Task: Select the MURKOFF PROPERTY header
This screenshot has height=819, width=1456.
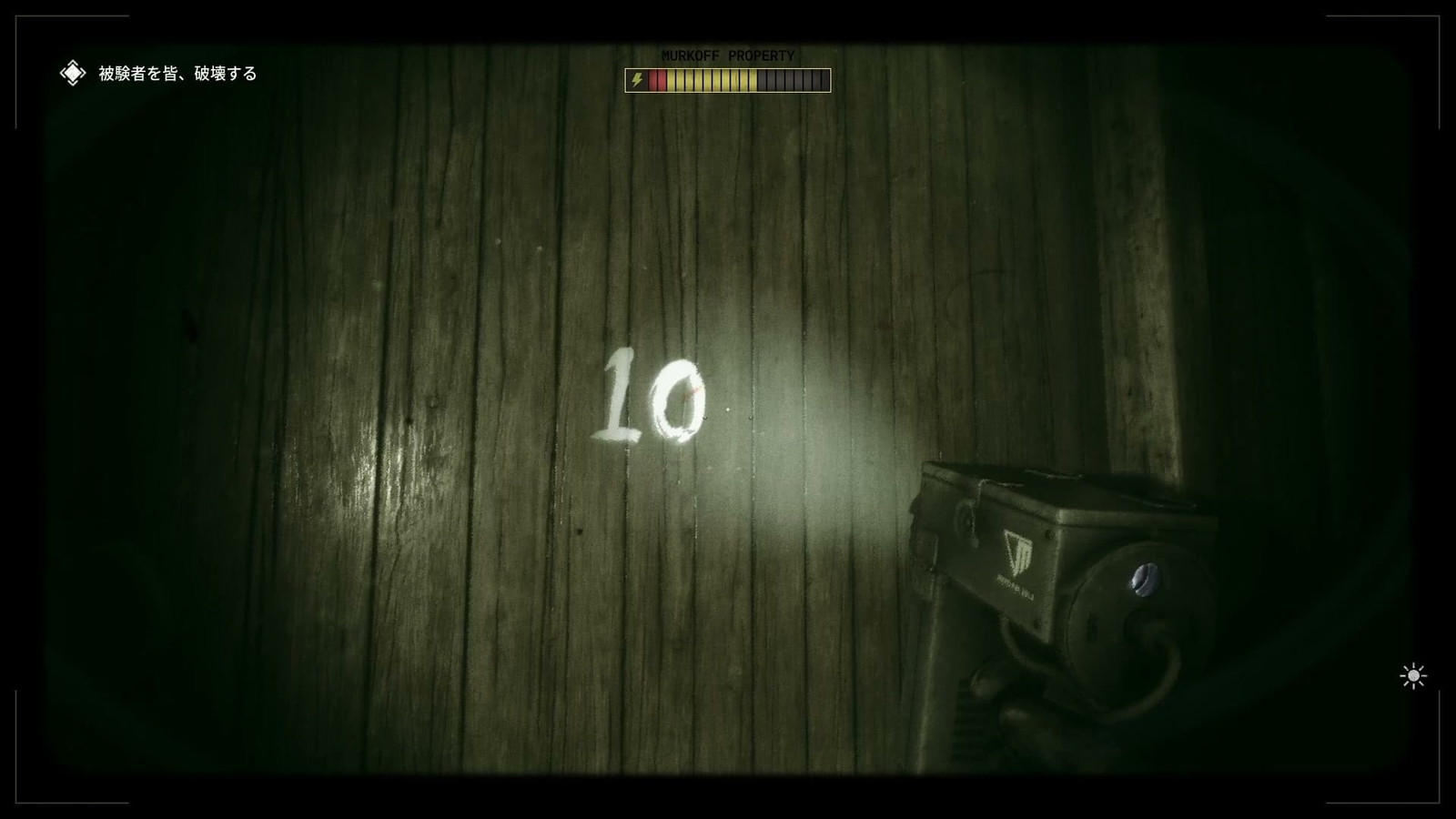Action: click(x=728, y=56)
